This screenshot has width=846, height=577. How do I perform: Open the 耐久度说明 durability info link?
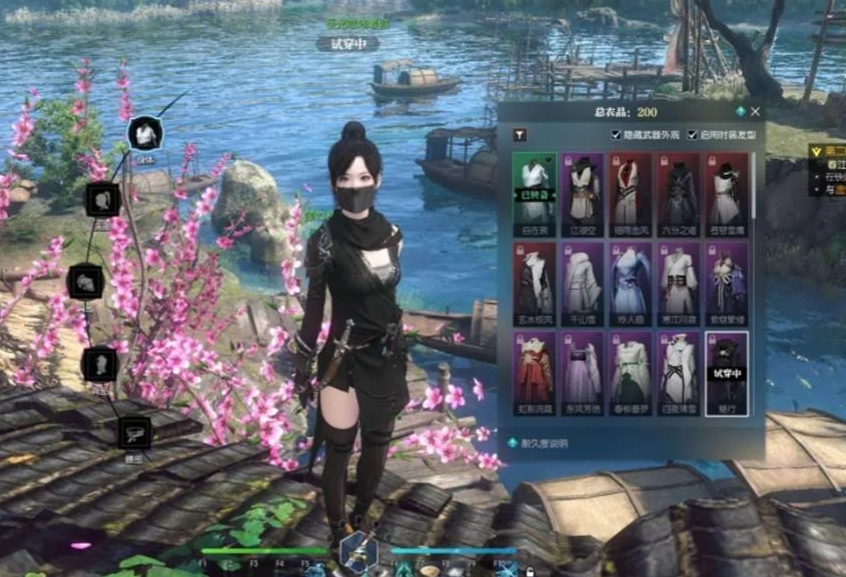point(541,442)
